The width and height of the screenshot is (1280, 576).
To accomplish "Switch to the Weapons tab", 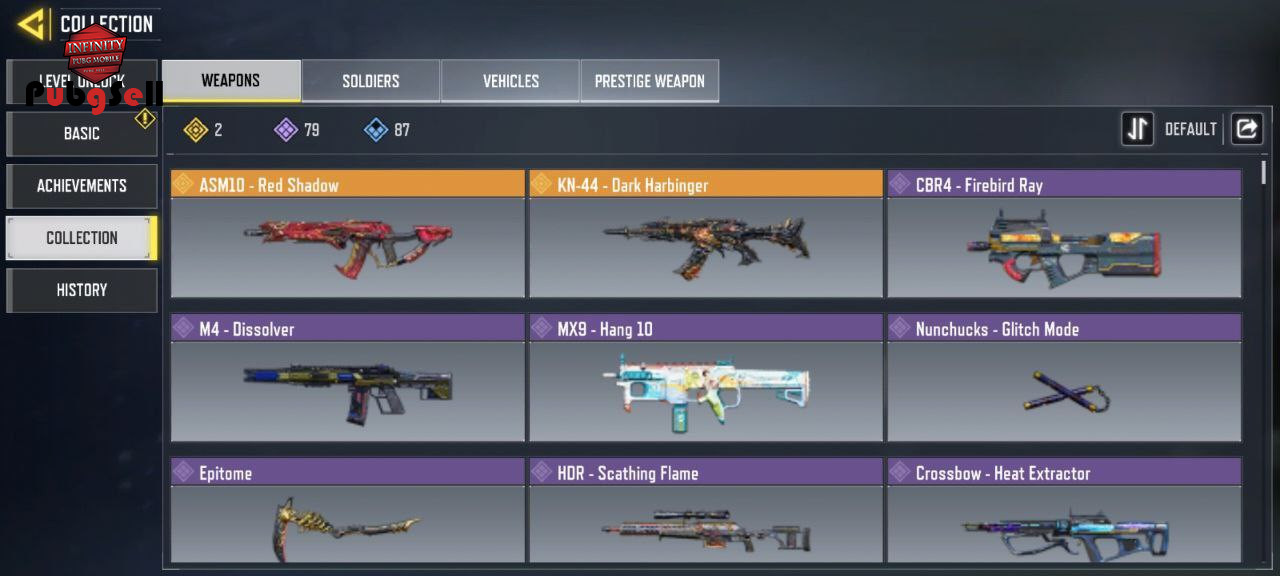I will click(231, 81).
